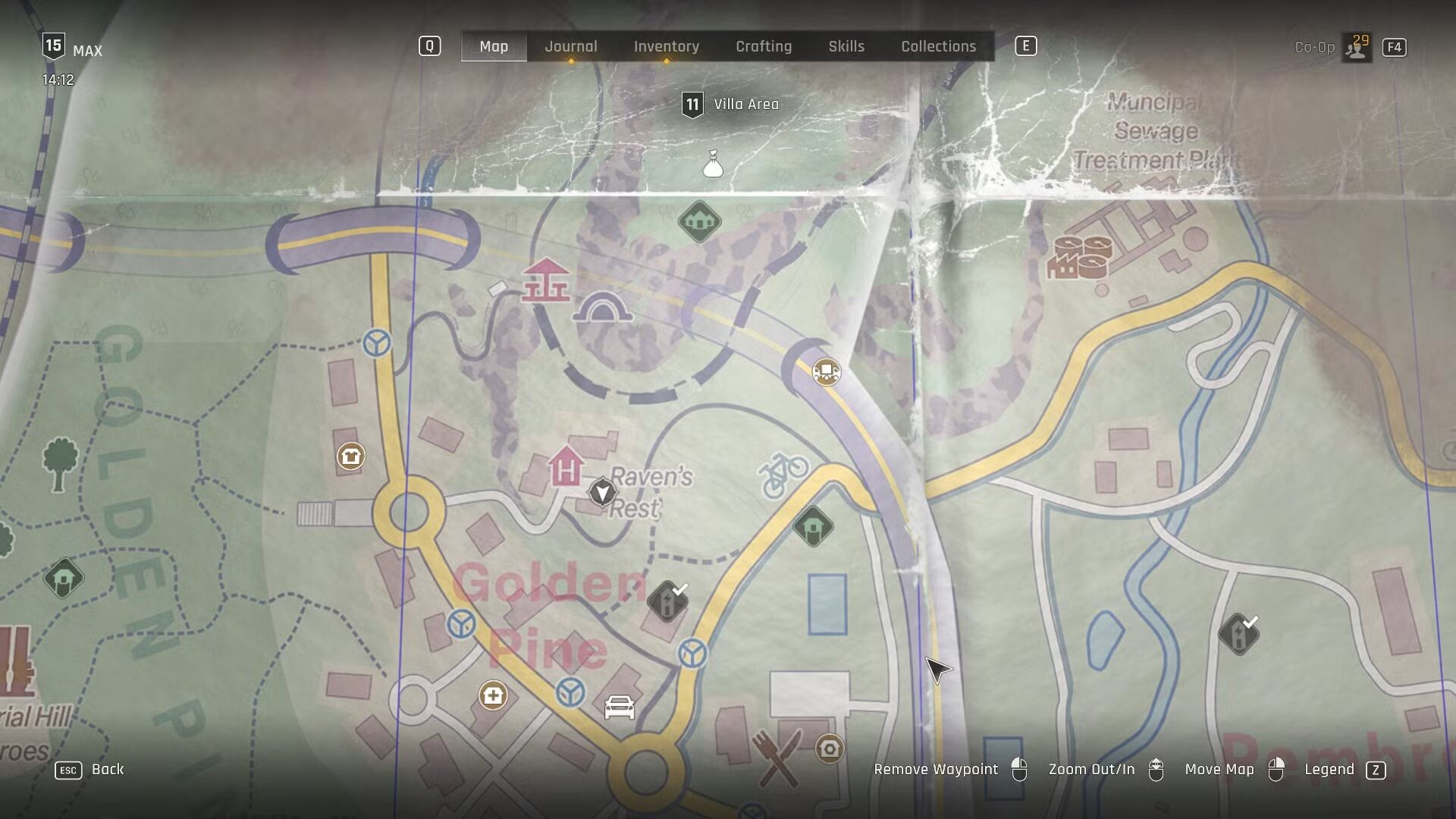This screenshot has width=1456, height=819.
Task: Select the car vehicle map marker
Action: [619, 708]
